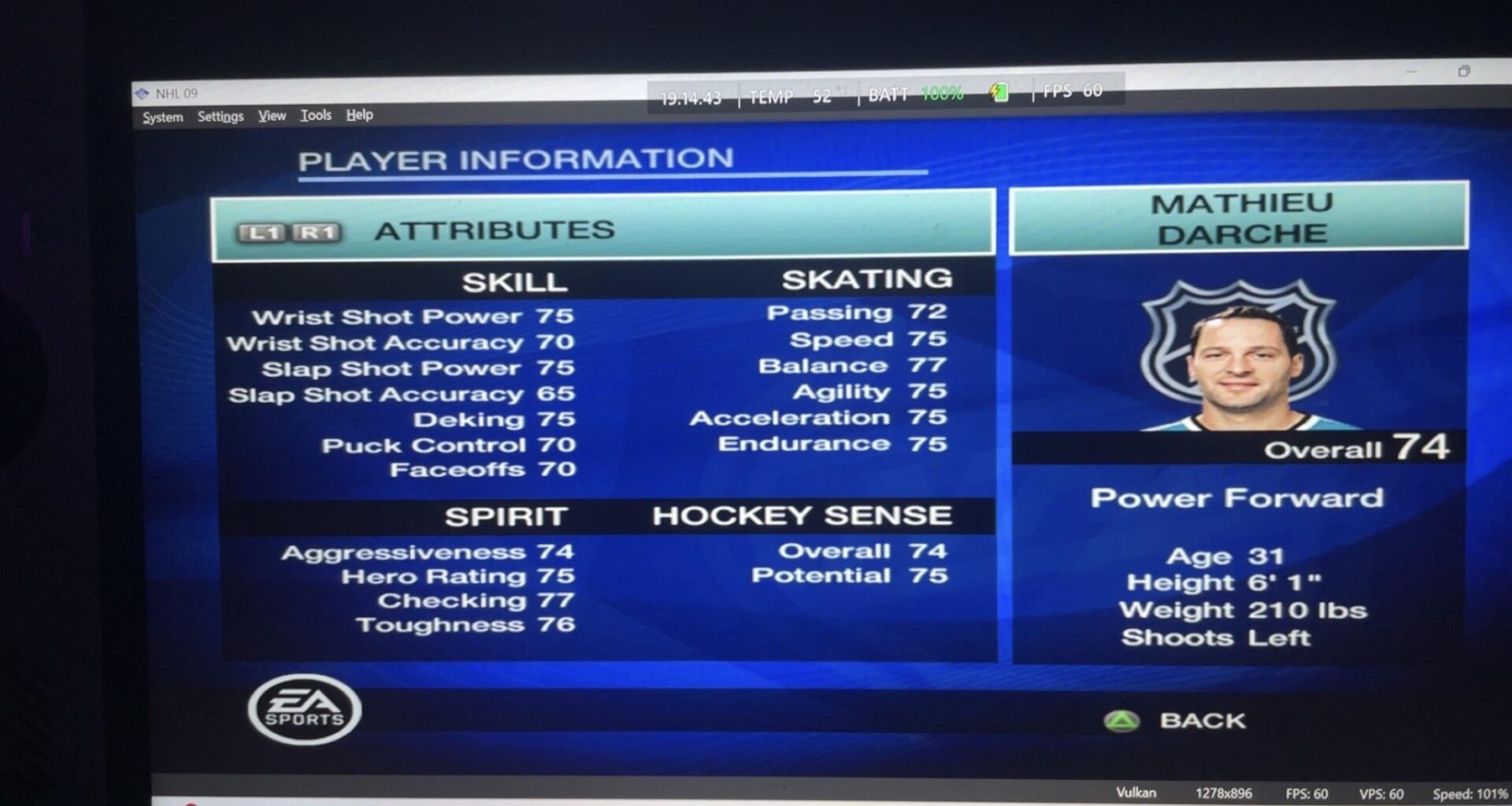Click the battery charging icon in the overlay
The height and width of the screenshot is (806, 1512).
coord(999,93)
